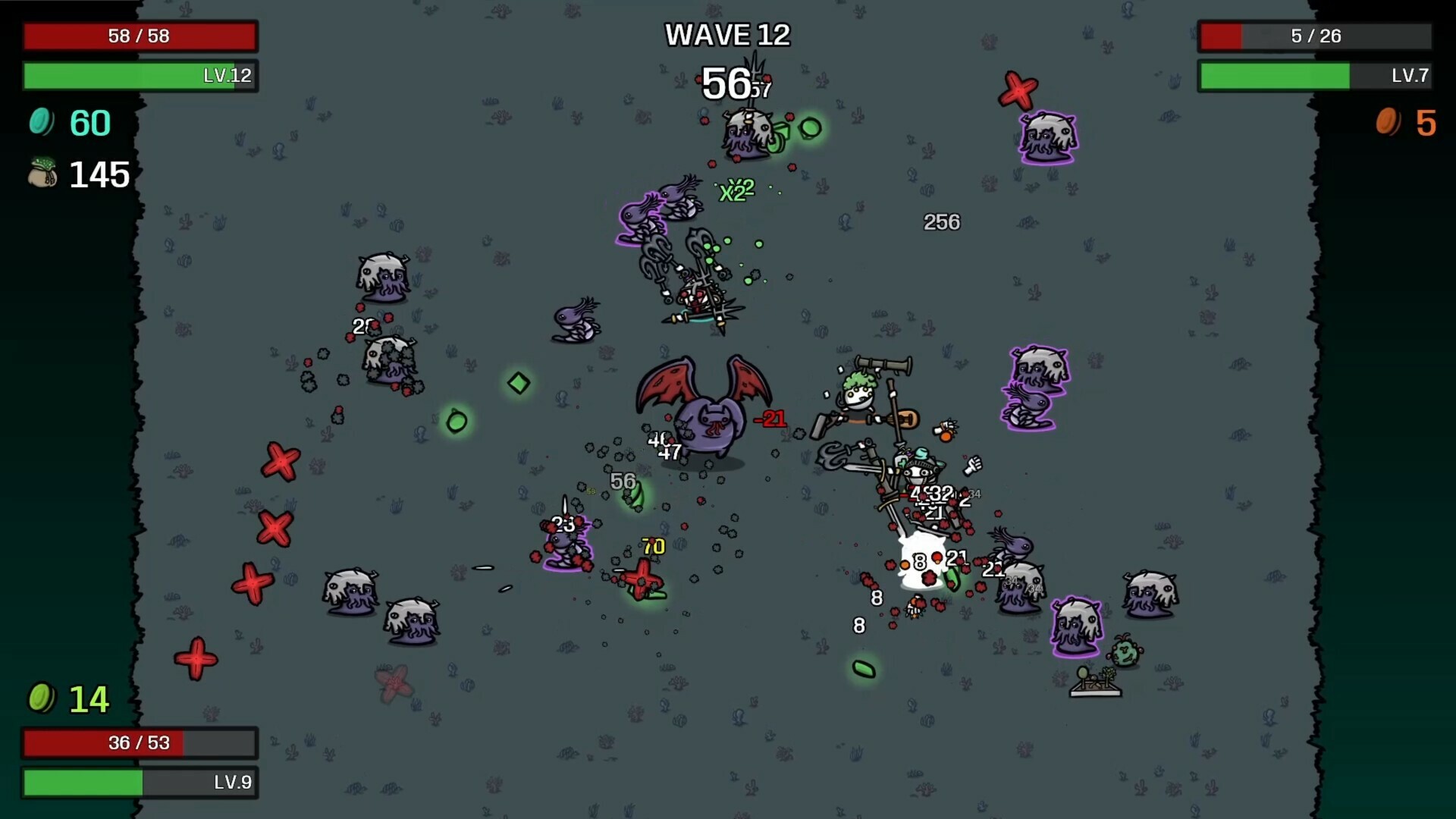Click the LV.9 experience bar bottom left

[x=140, y=783]
